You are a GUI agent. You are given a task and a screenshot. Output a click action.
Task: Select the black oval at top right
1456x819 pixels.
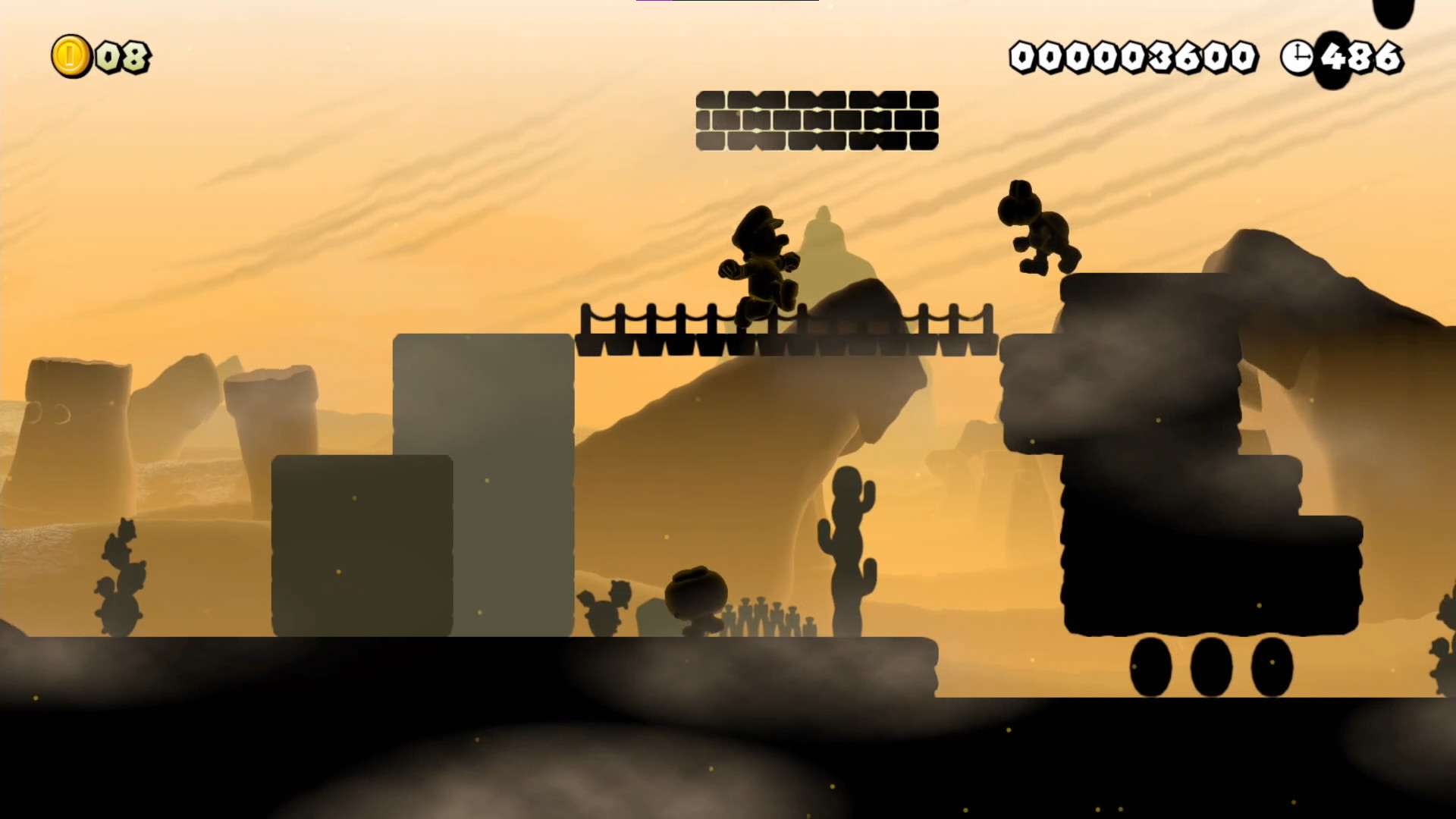pos(1392,11)
